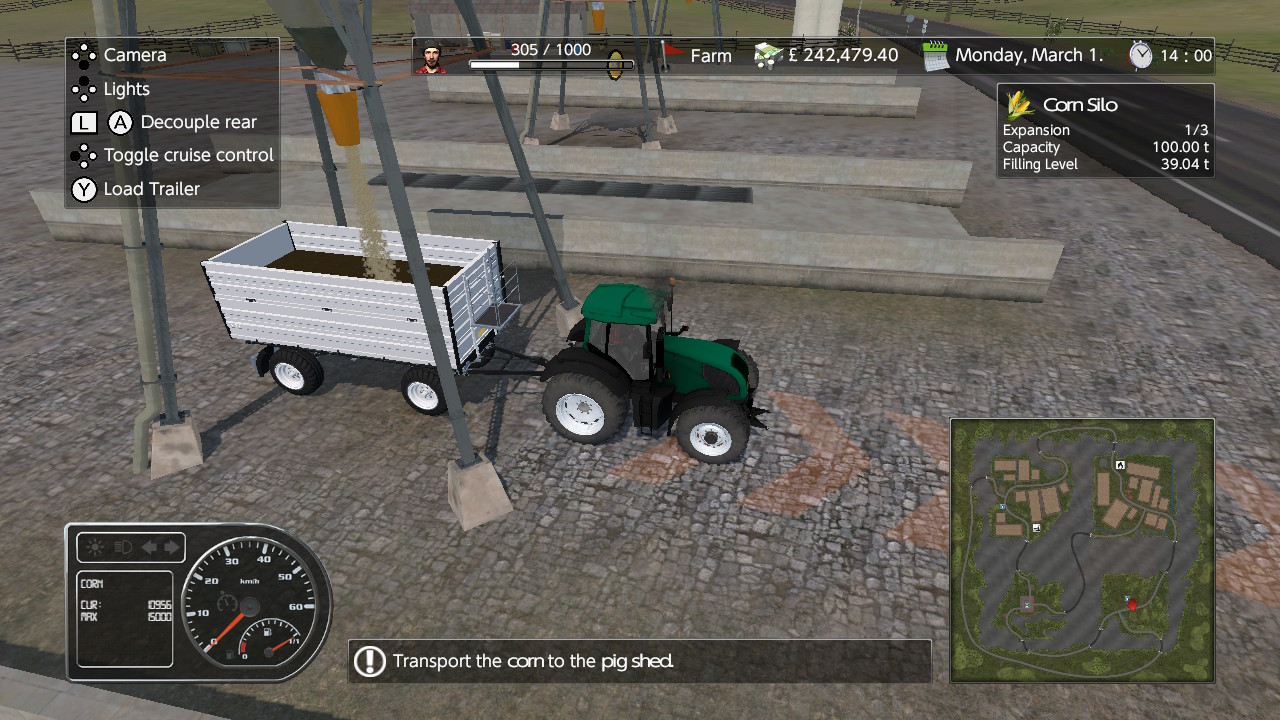The width and height of the screenshot is (1280, 720).
Task: Click the left turn signal arrow
Action: click(148, 547)
